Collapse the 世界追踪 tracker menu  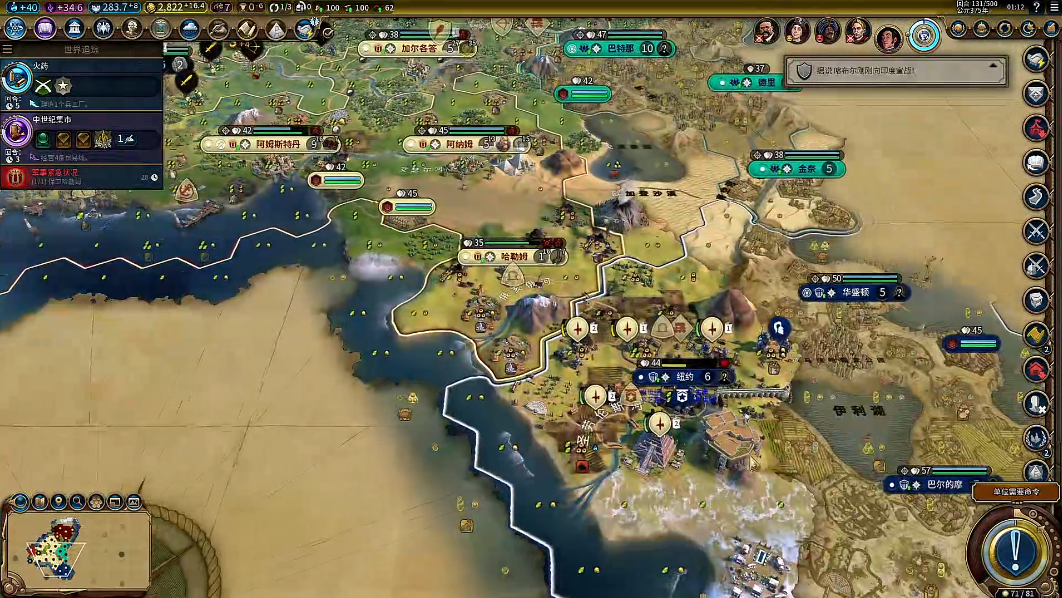pyautogui.click(x=8, y=48)
